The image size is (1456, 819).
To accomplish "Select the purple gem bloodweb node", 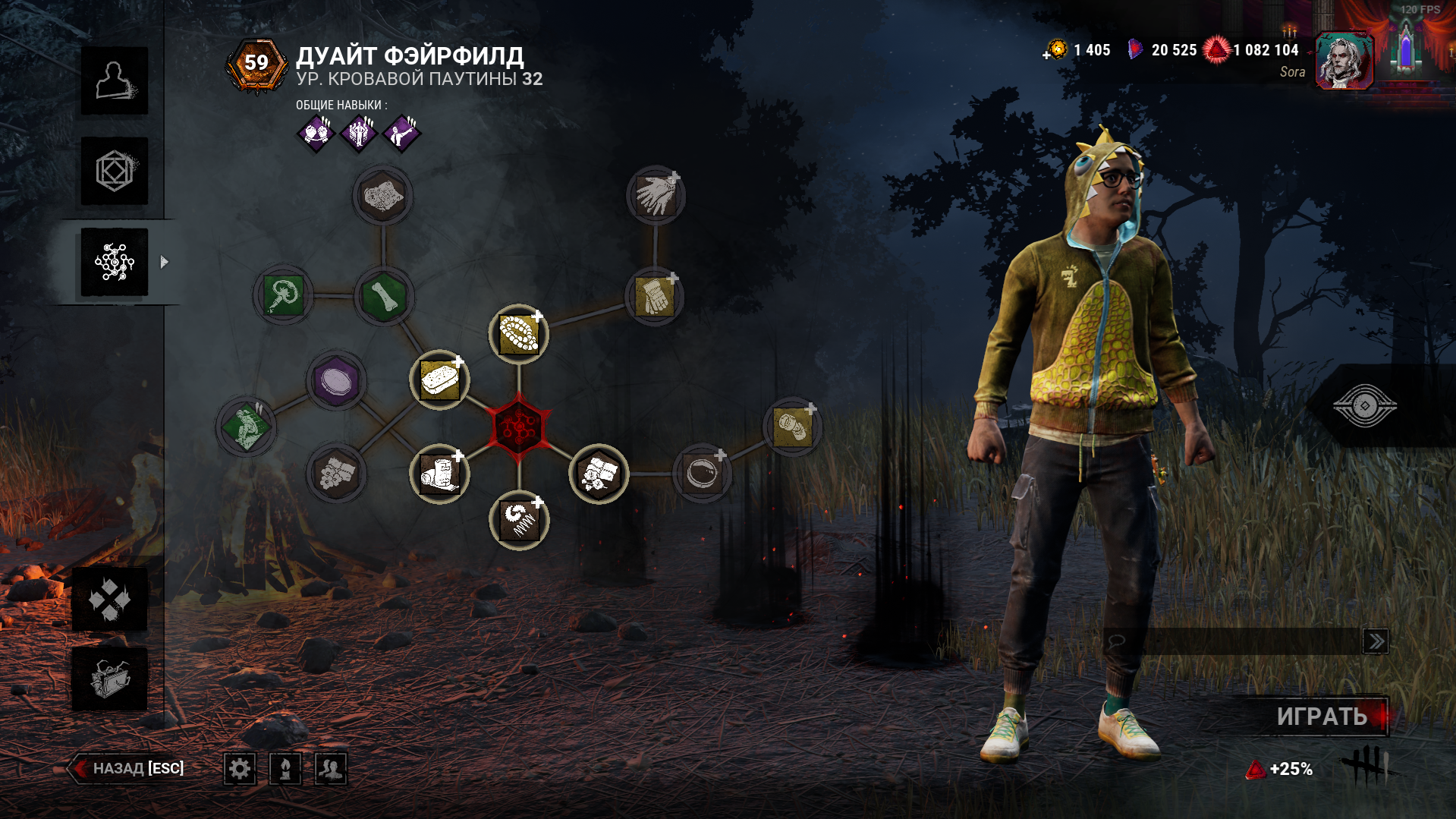I will pyautogui.click(x=336, y=380).
